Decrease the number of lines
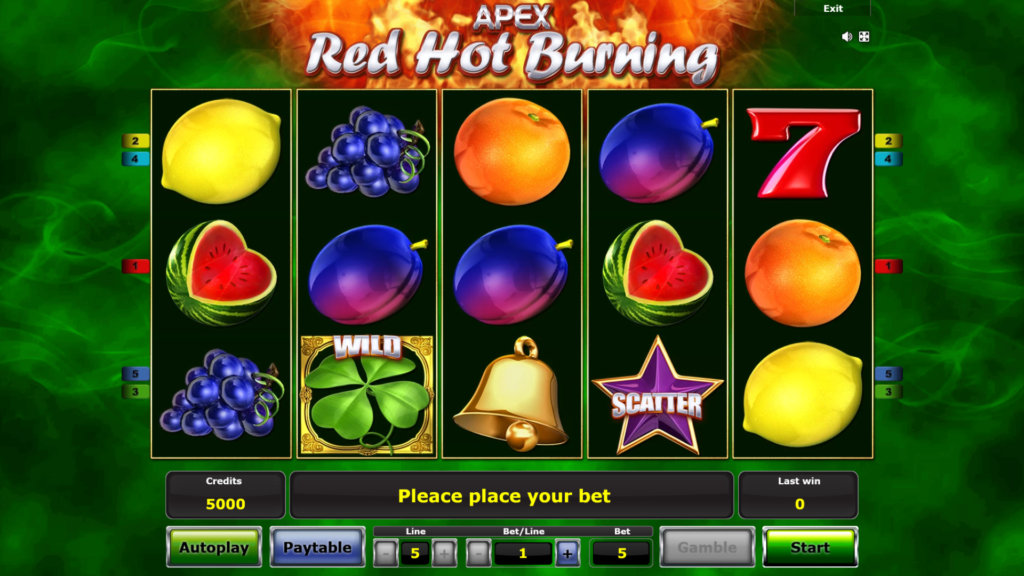This screenshot has width=1024, height=576. tap(386, 553)
